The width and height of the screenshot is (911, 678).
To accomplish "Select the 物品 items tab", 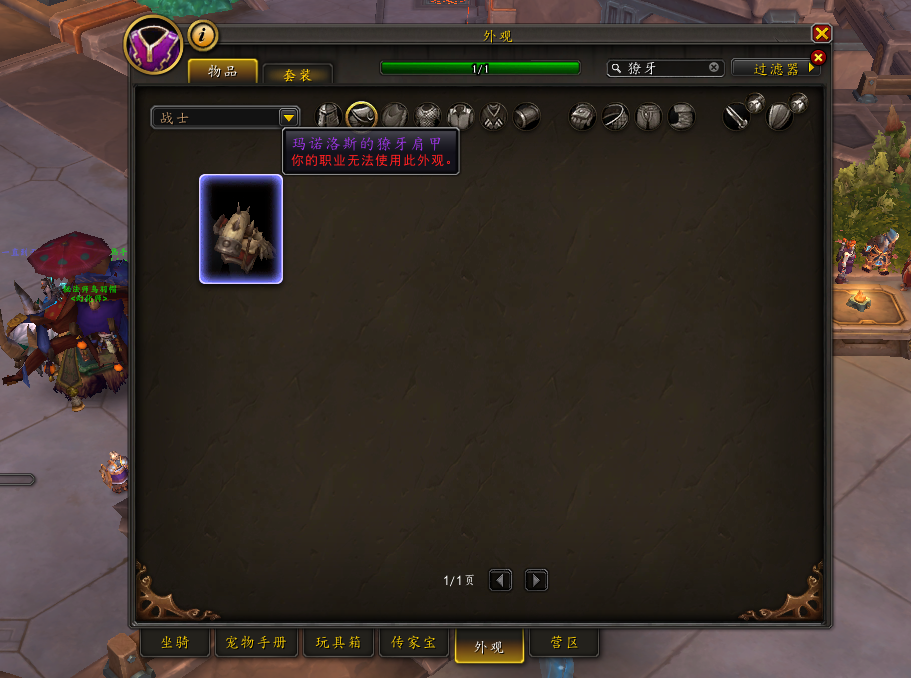I will [x=222, y=72].
